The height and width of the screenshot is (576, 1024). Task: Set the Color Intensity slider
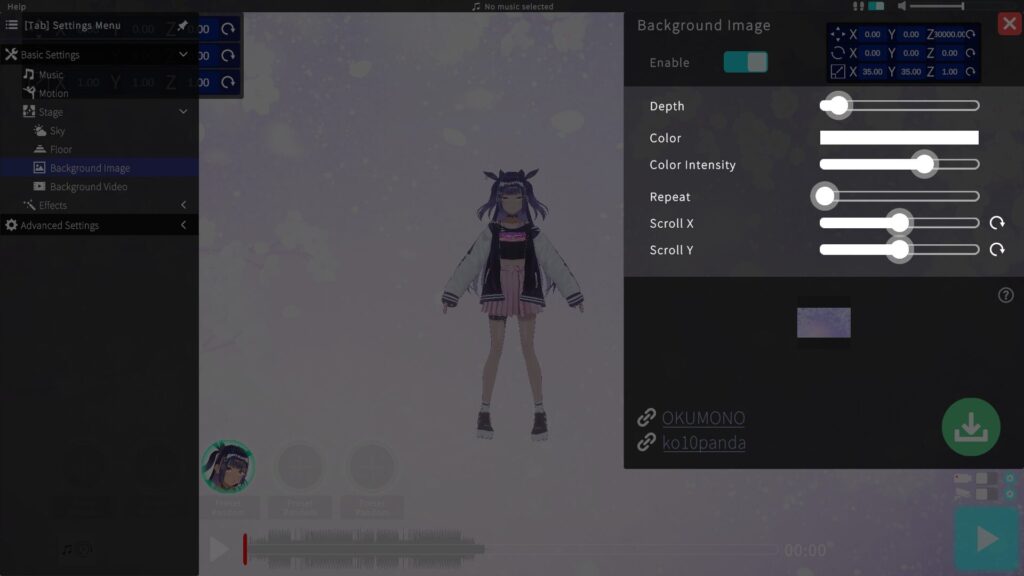tap(925, 165)
